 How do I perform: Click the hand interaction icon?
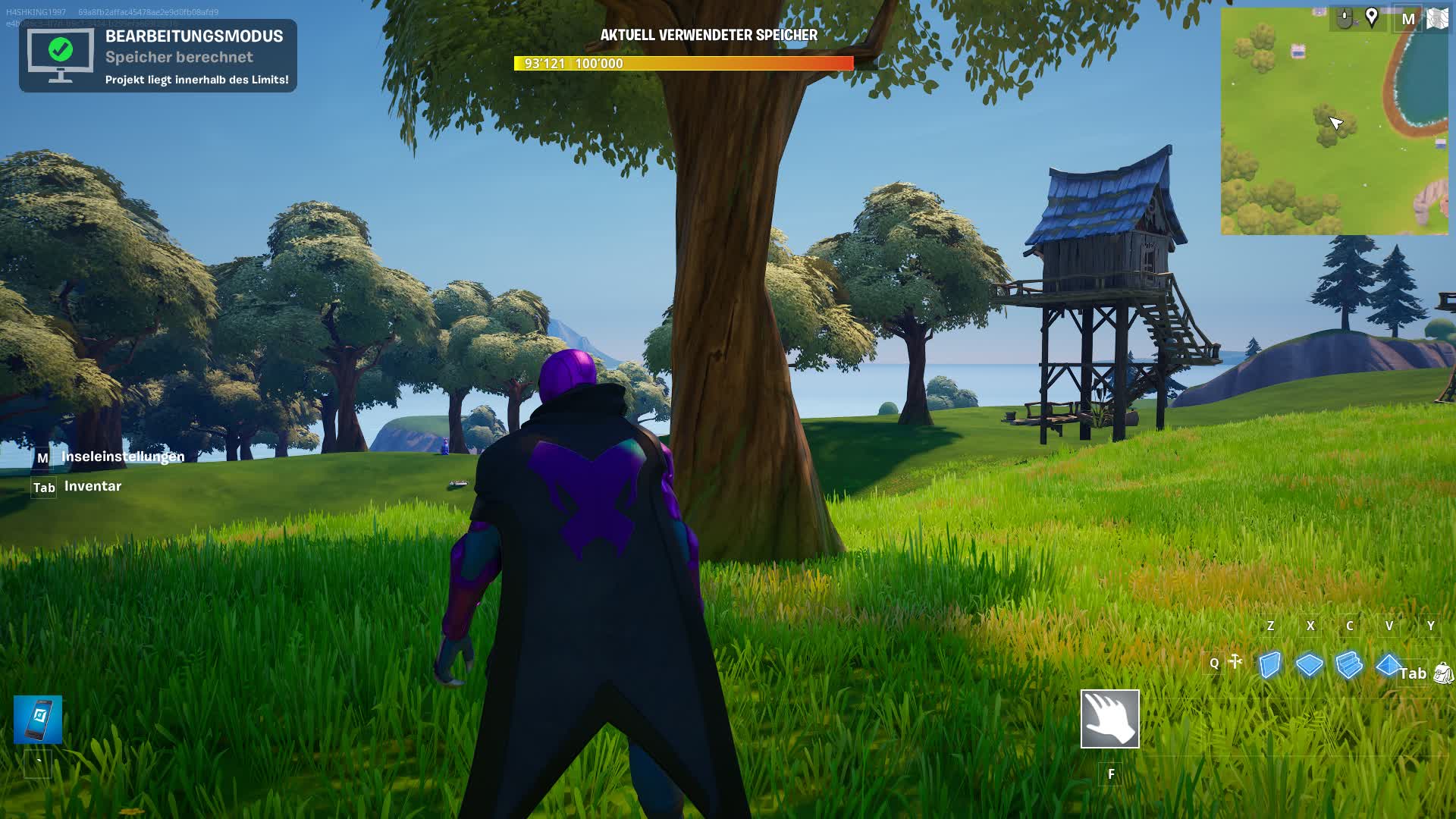coord(1112,719)
